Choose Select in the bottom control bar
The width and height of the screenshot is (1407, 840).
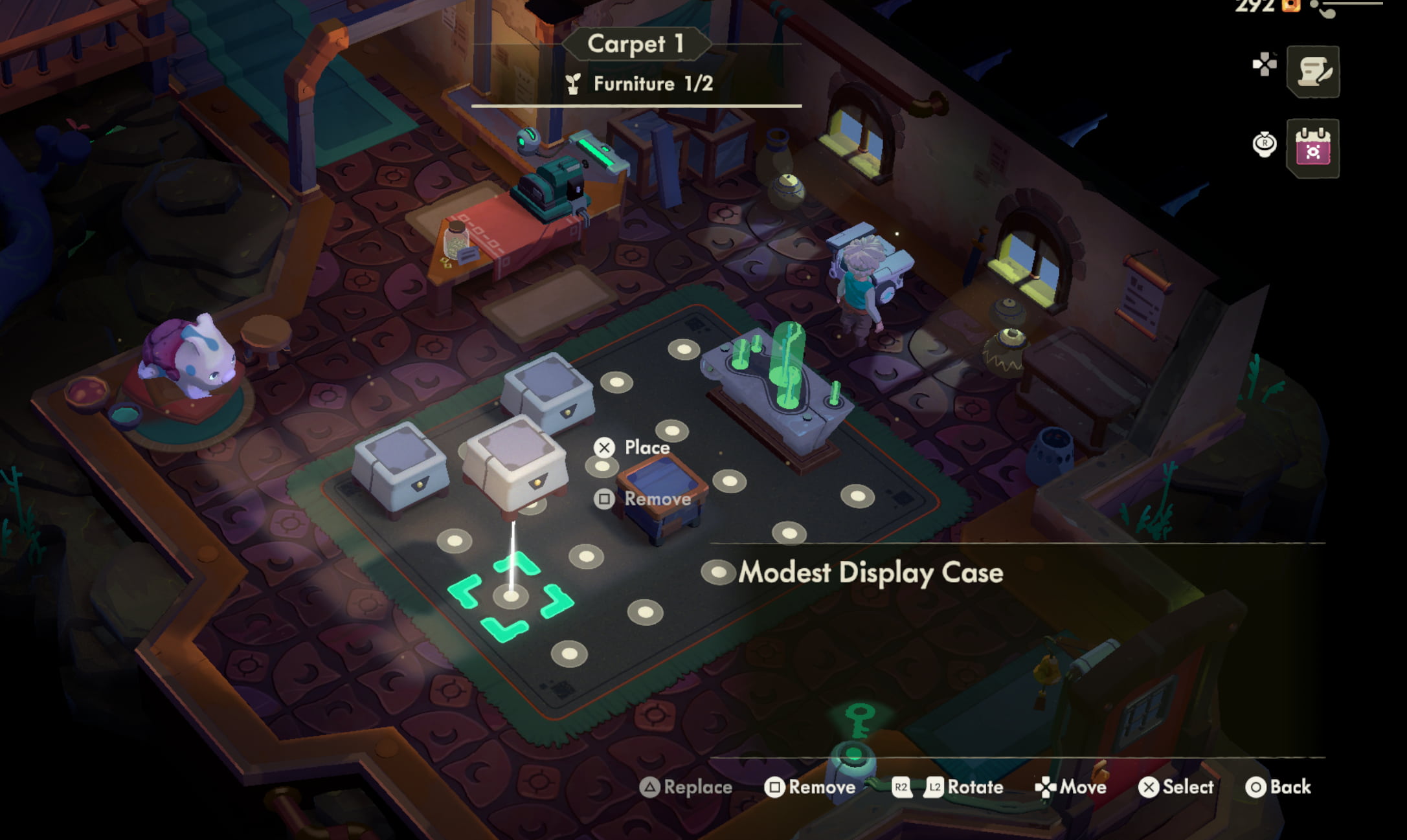(x=1178, y=787)
